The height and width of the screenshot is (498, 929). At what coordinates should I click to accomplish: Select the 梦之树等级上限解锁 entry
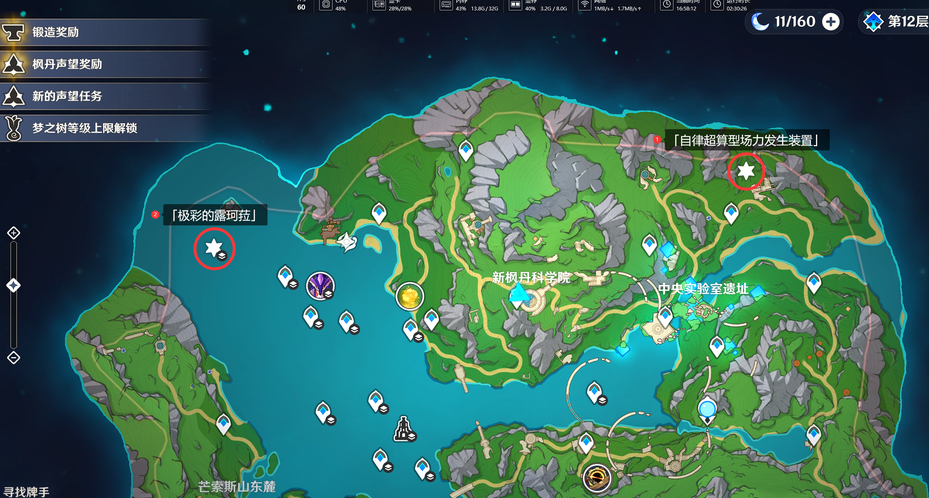[80, 128]
